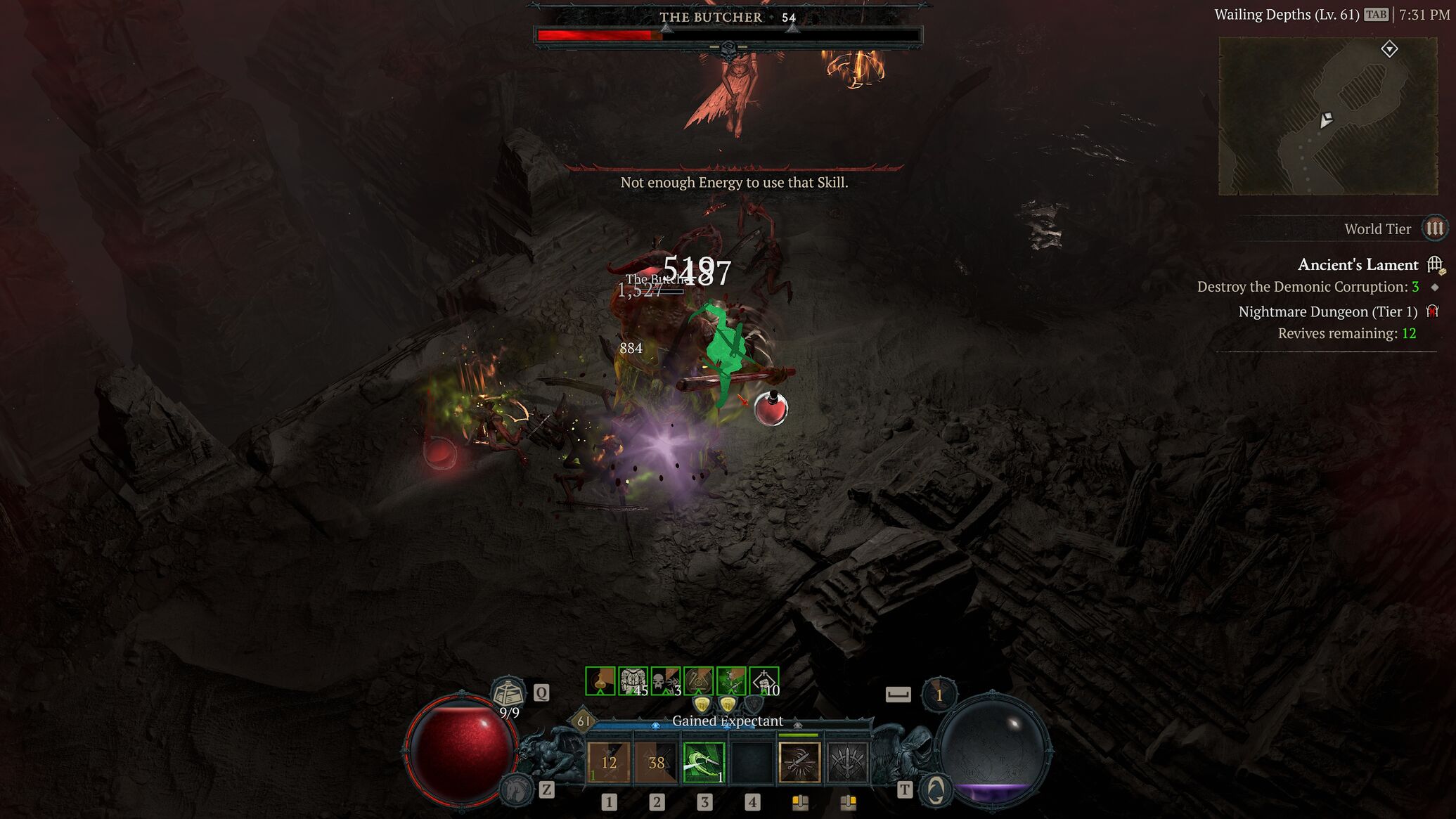Select the empty fourth skill slot
1456x819 pixels.
752,763
